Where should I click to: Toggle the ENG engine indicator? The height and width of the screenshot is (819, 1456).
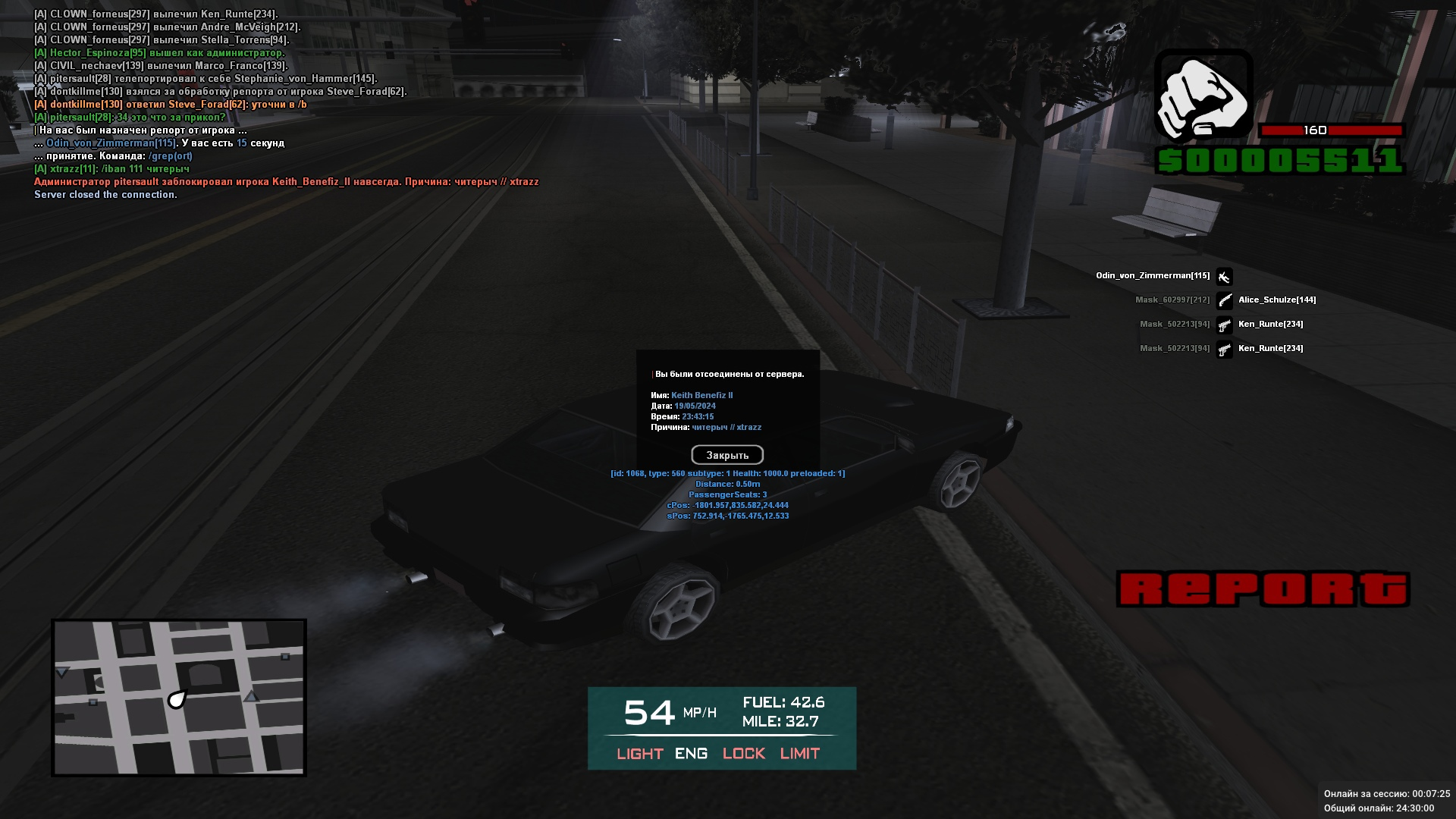click(691, 753)
